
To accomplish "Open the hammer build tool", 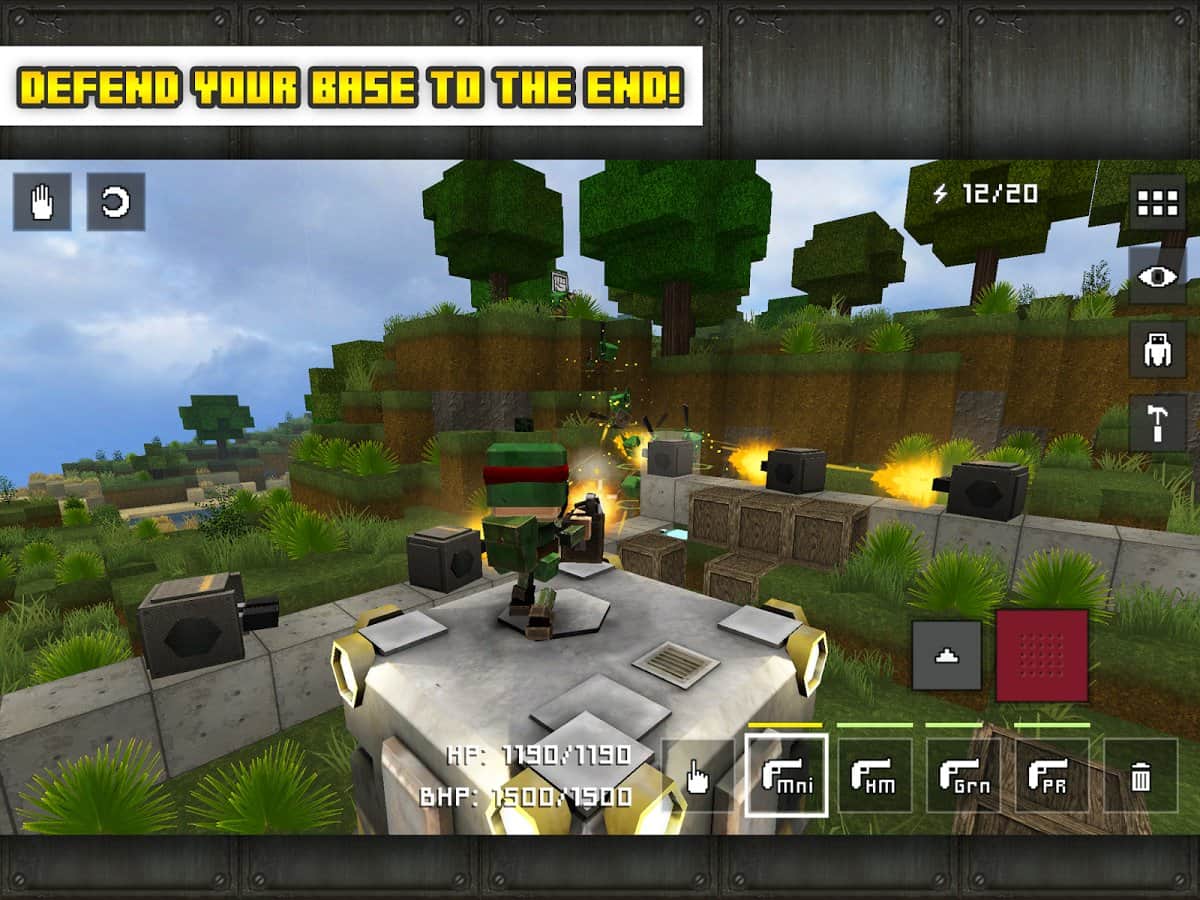I will [x=1157, y=422].
